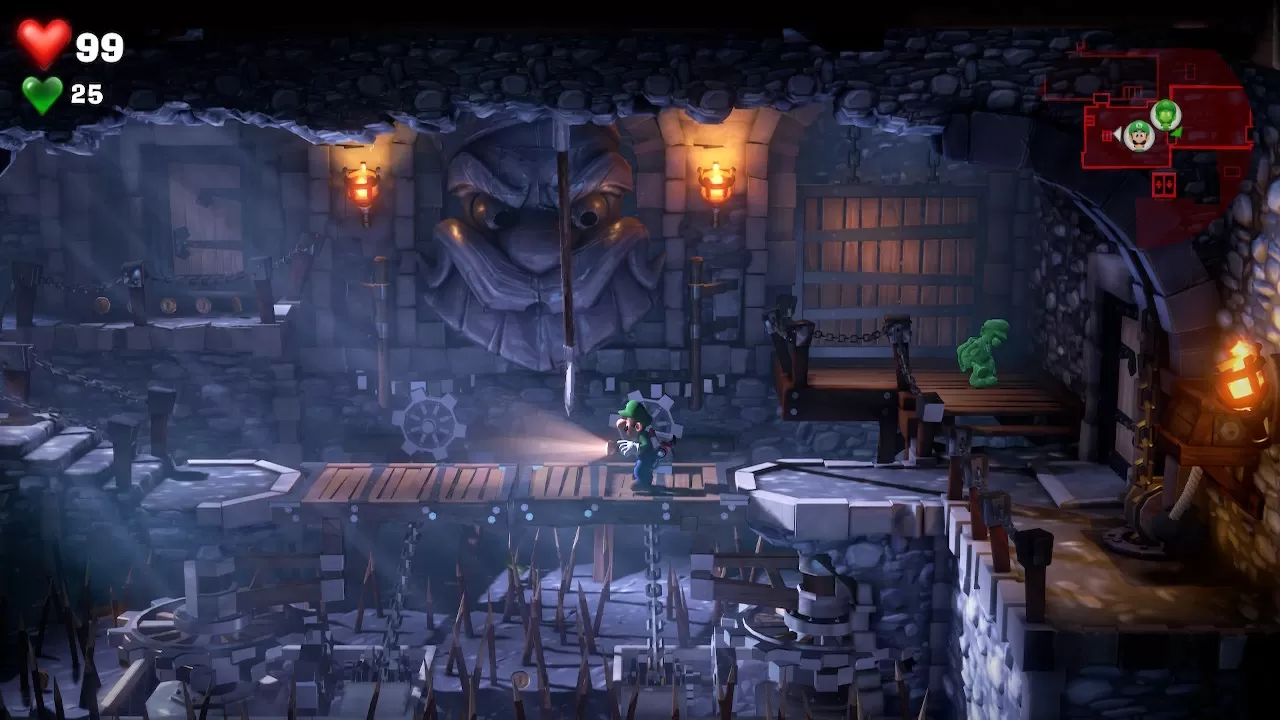The image size is (1280, 720).
Task: Select Gooigi's green marker on the minimap
Action: (1166, 114)
